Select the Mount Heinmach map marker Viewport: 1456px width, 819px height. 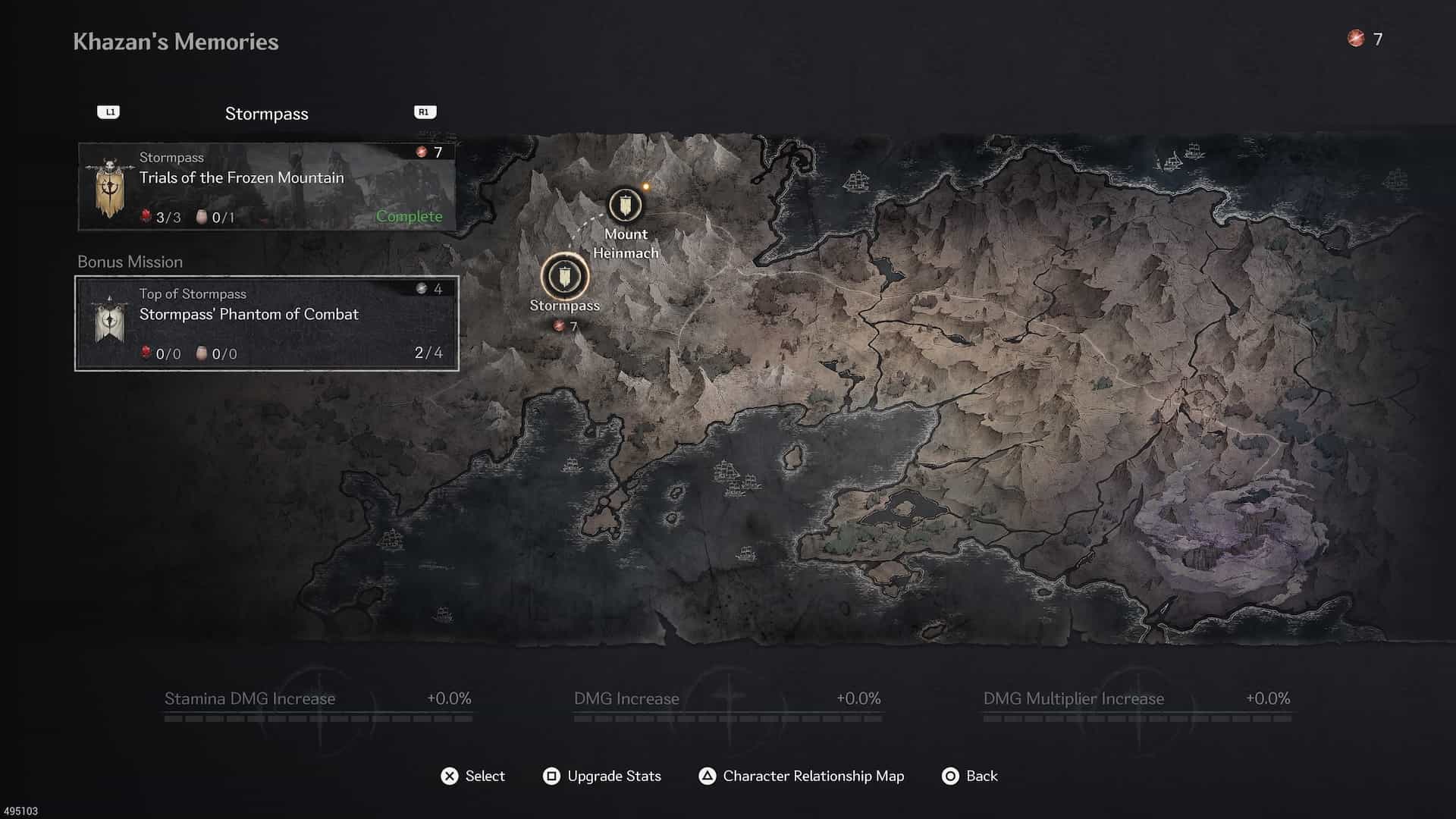coord(625,206)
